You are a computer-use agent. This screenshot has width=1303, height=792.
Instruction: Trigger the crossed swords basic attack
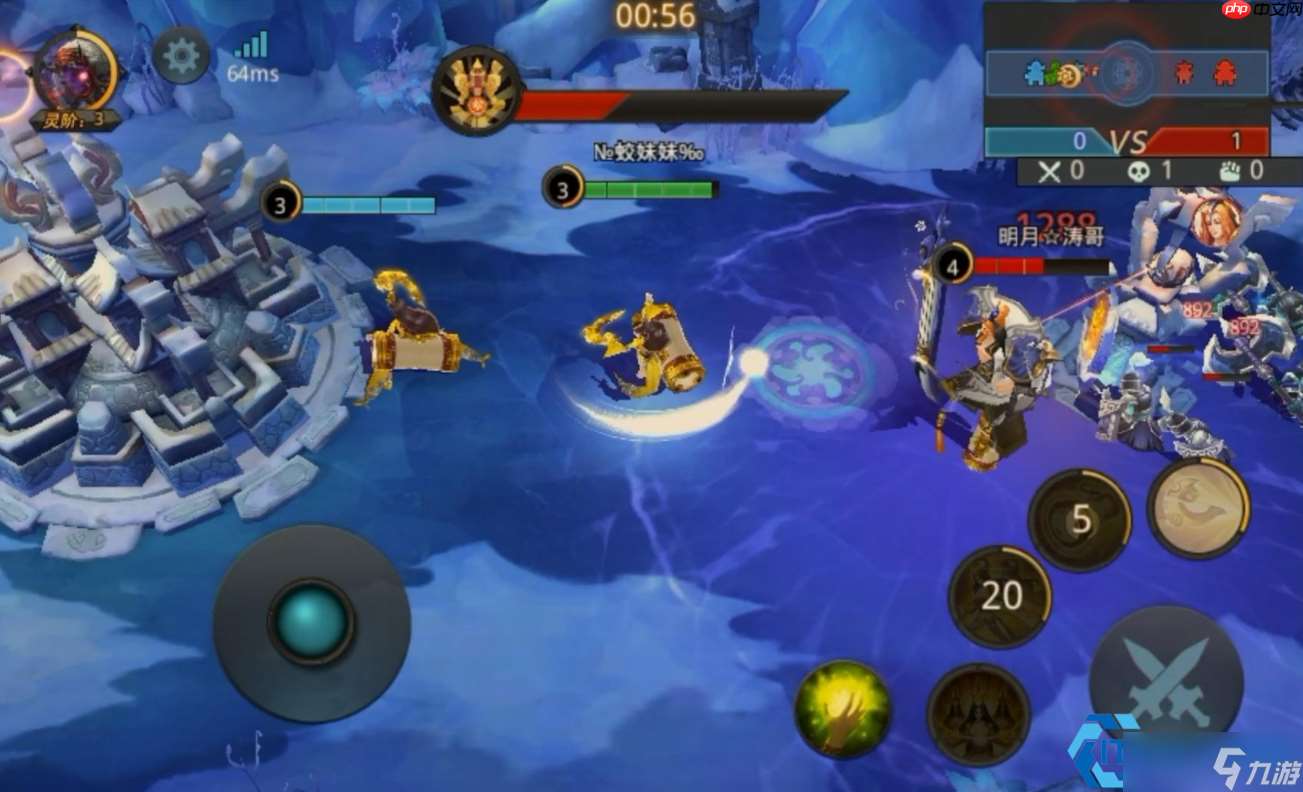(x=1166, y=680)
